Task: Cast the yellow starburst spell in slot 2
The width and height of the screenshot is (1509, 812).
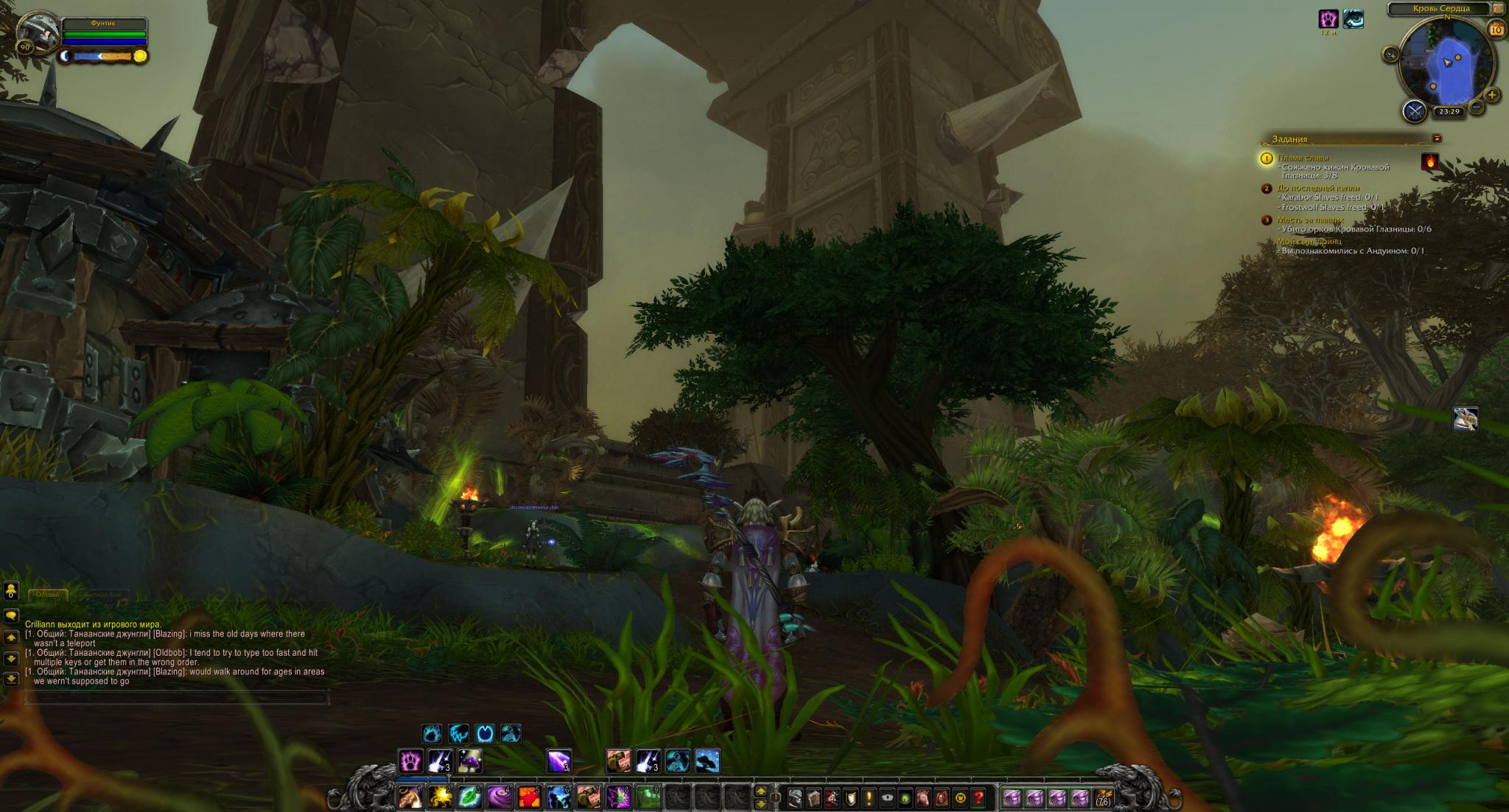Action: [440, 797]
